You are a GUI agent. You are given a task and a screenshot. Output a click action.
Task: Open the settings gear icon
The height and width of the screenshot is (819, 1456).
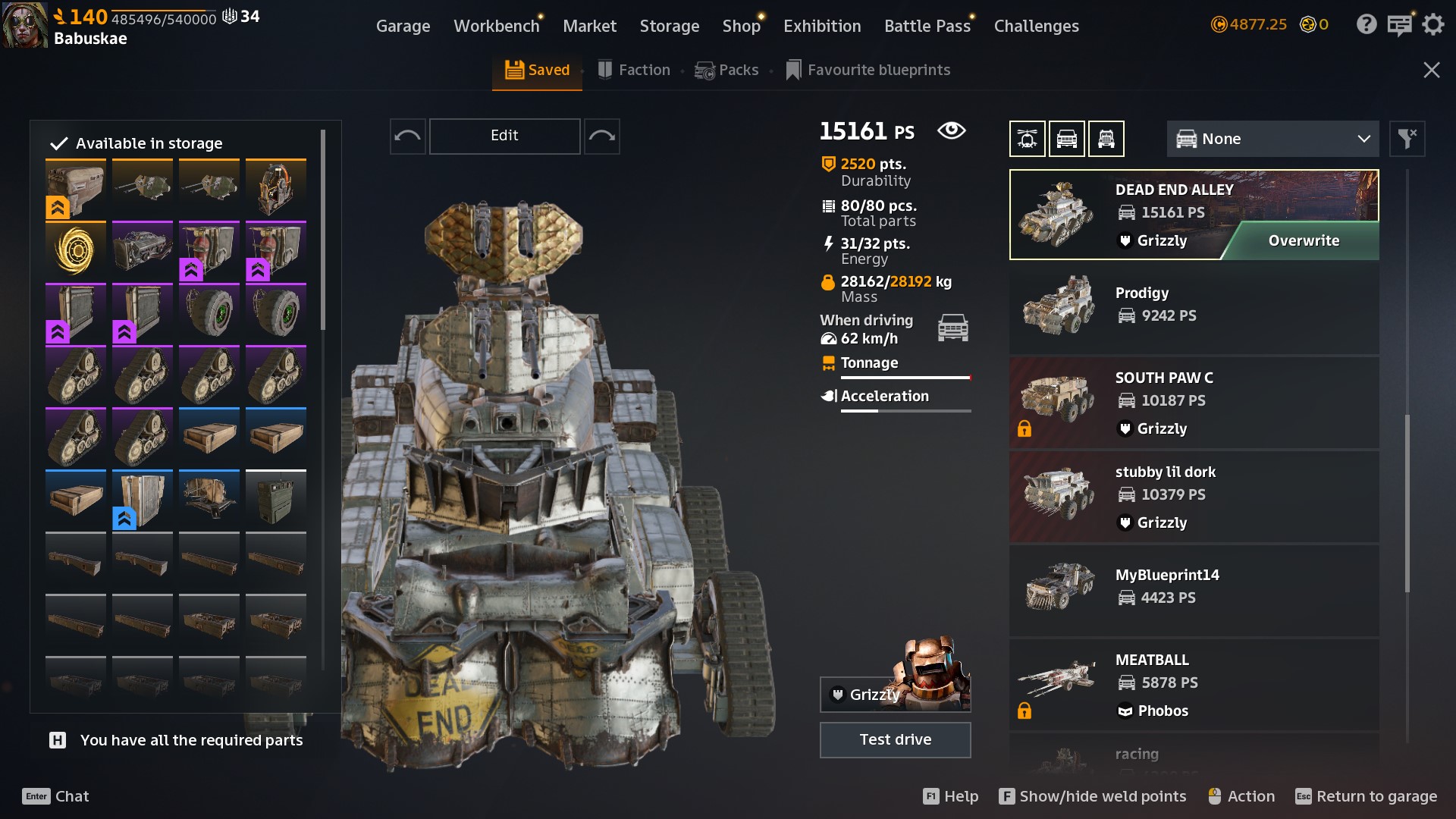tap(1432, 25)
